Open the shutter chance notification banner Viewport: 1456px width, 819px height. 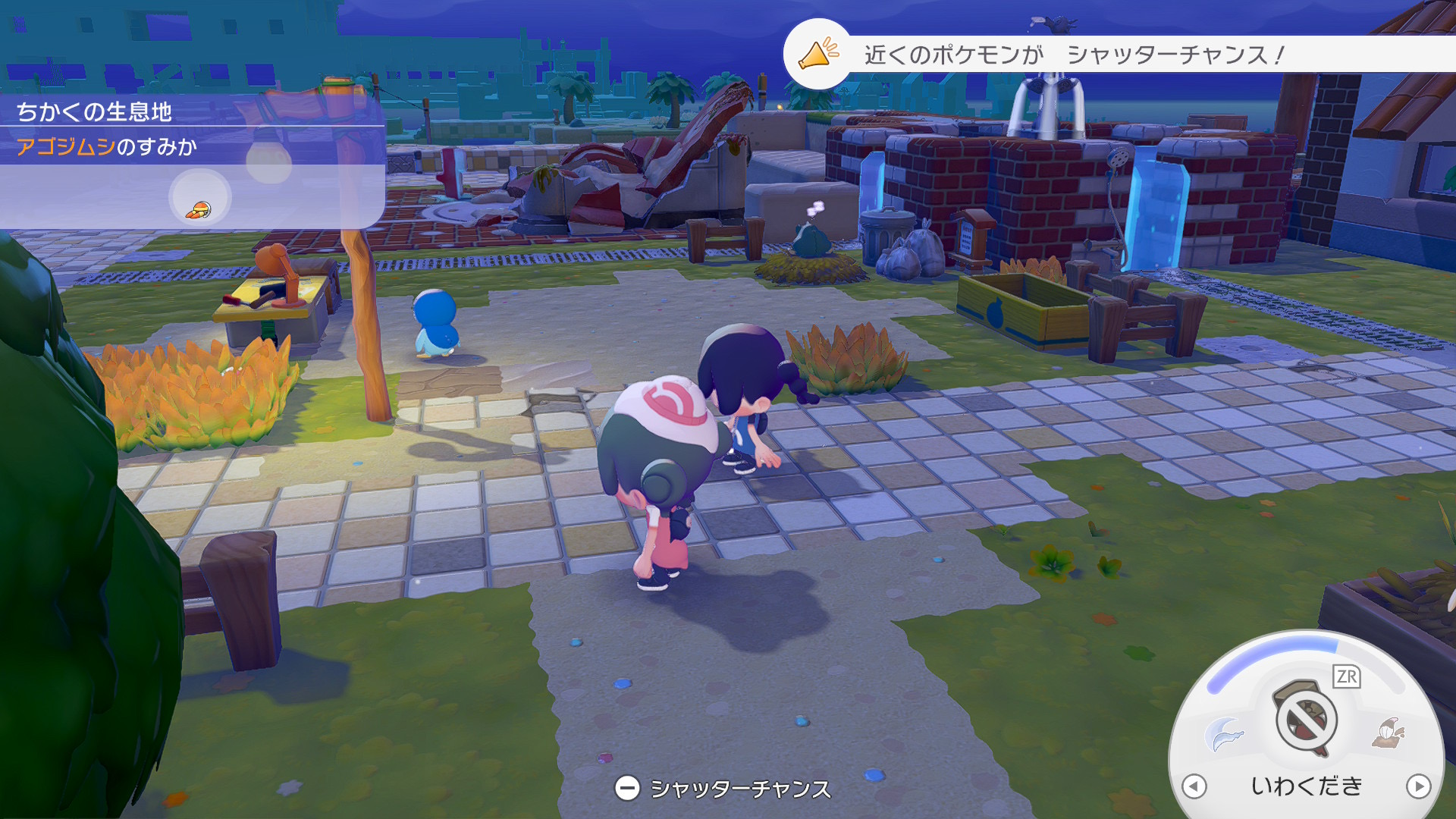tap(1072, 55)
